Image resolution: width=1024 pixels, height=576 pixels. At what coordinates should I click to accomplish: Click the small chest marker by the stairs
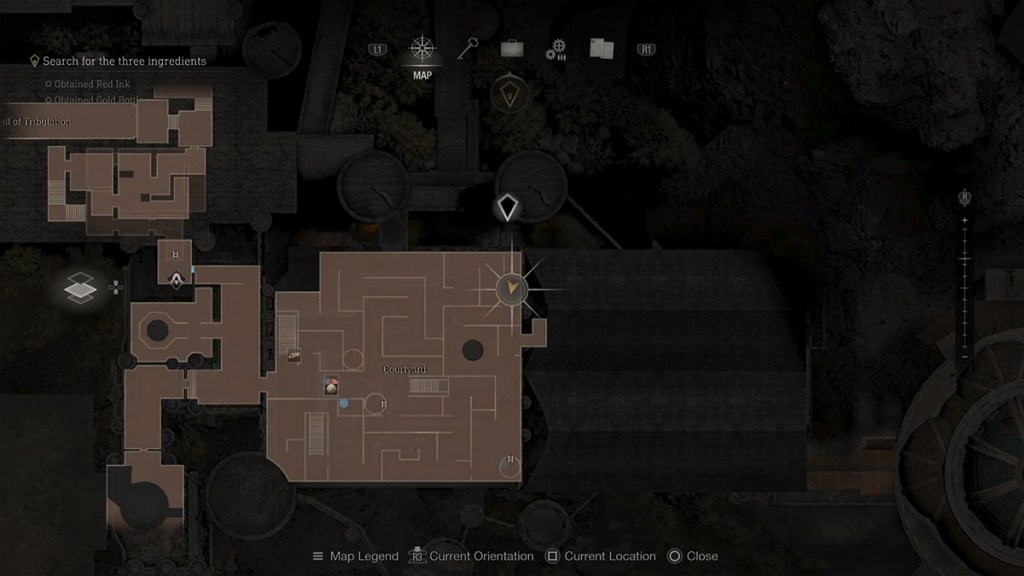click(x=295, y=355)
